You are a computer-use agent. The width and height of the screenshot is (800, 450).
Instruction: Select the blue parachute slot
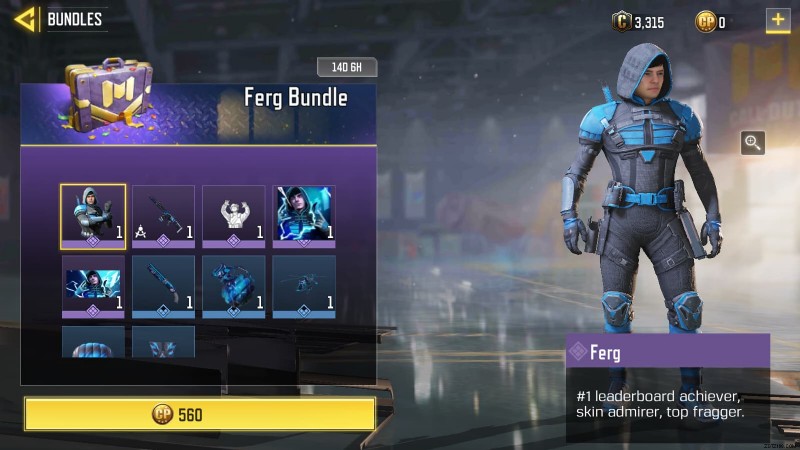click(x=93, y=342)
